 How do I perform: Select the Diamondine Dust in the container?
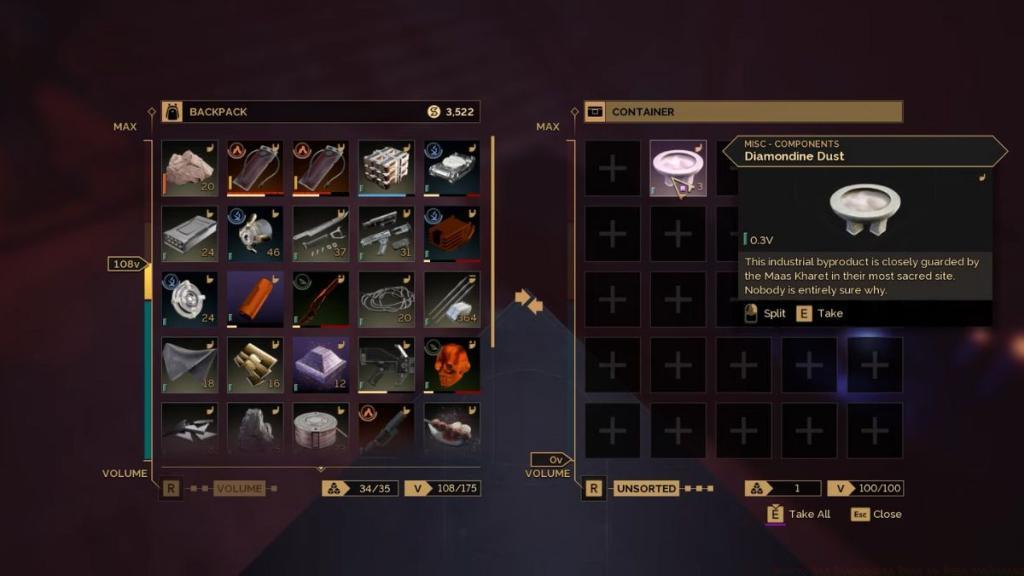[x=678, y=168]
